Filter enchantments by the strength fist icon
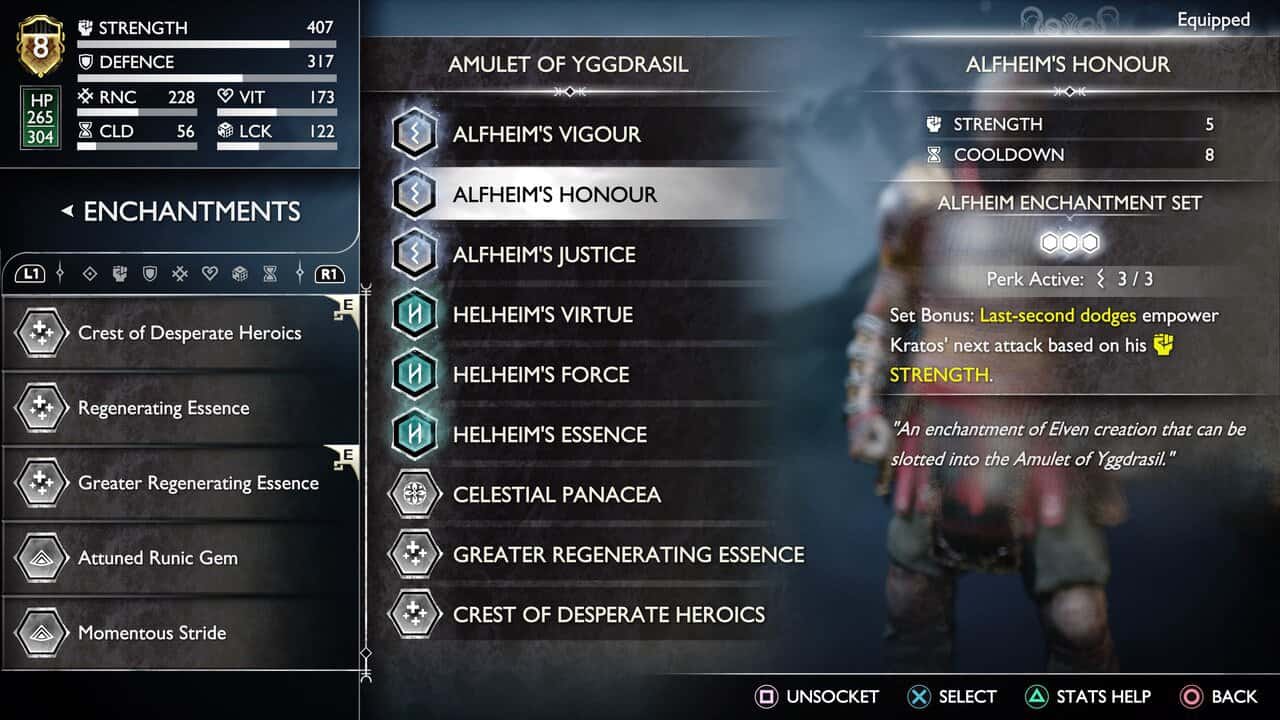 120,273
